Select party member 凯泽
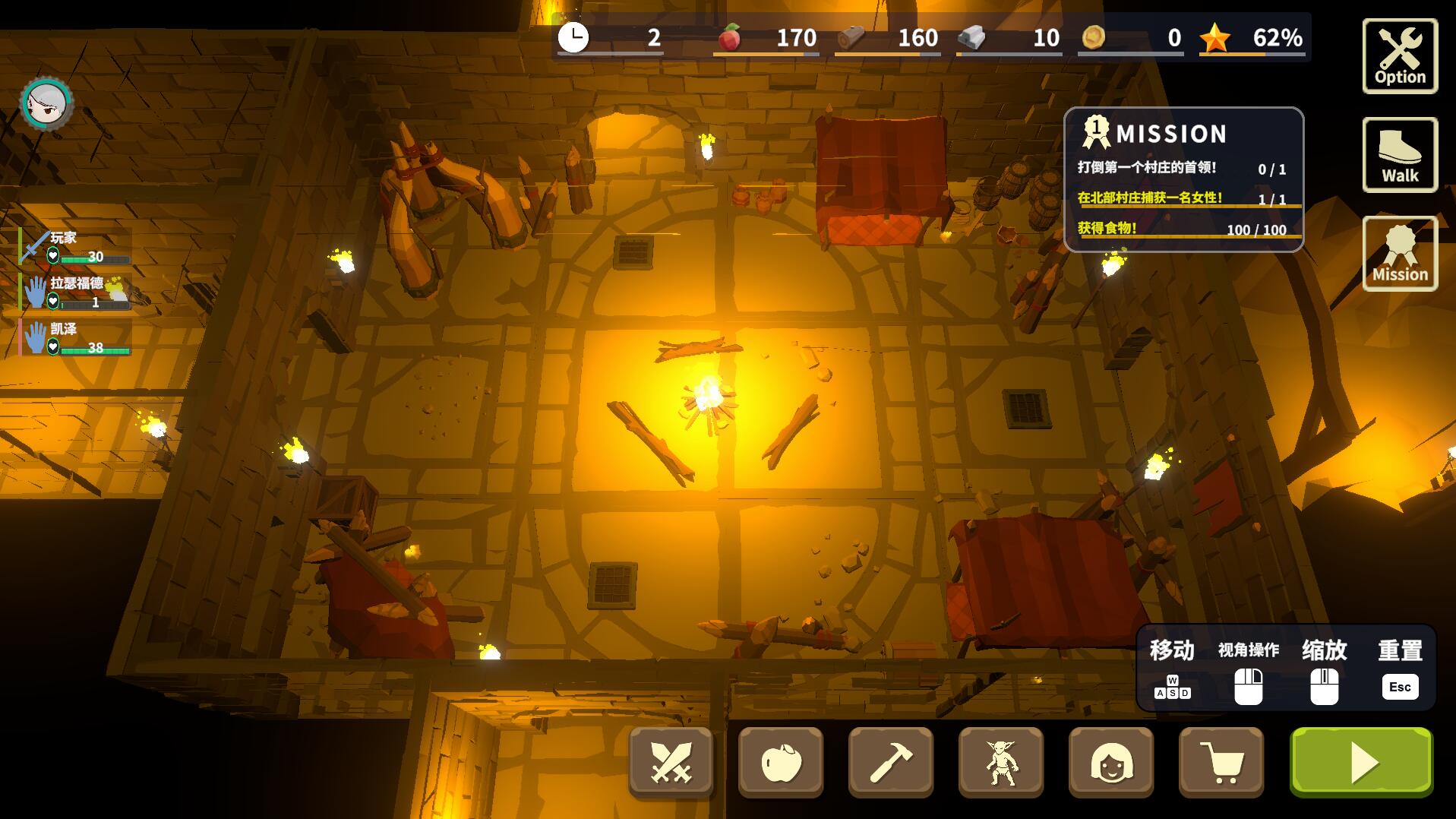1456x819 pixels. tap(75, 338)
